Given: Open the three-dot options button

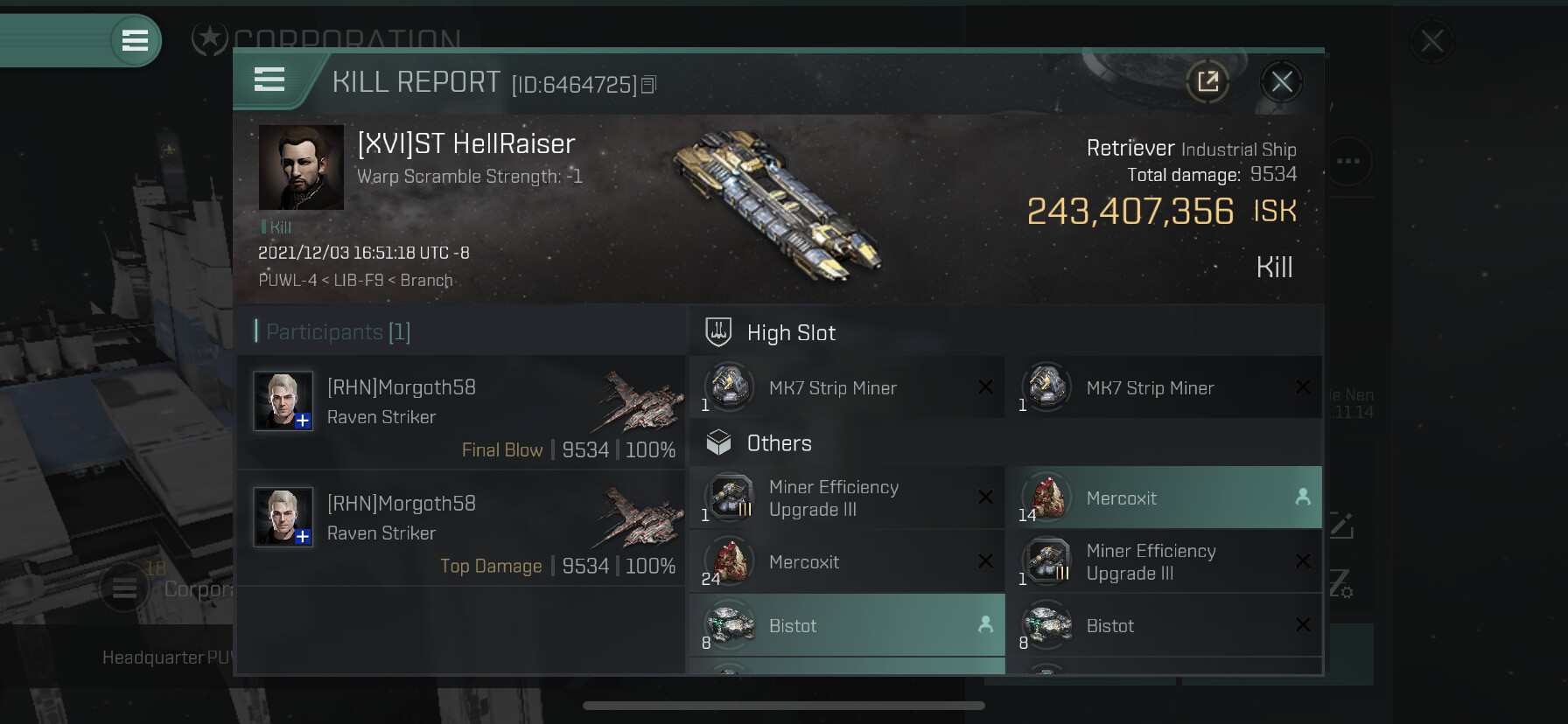Looking at the screenshot, I should [1347, 161].
